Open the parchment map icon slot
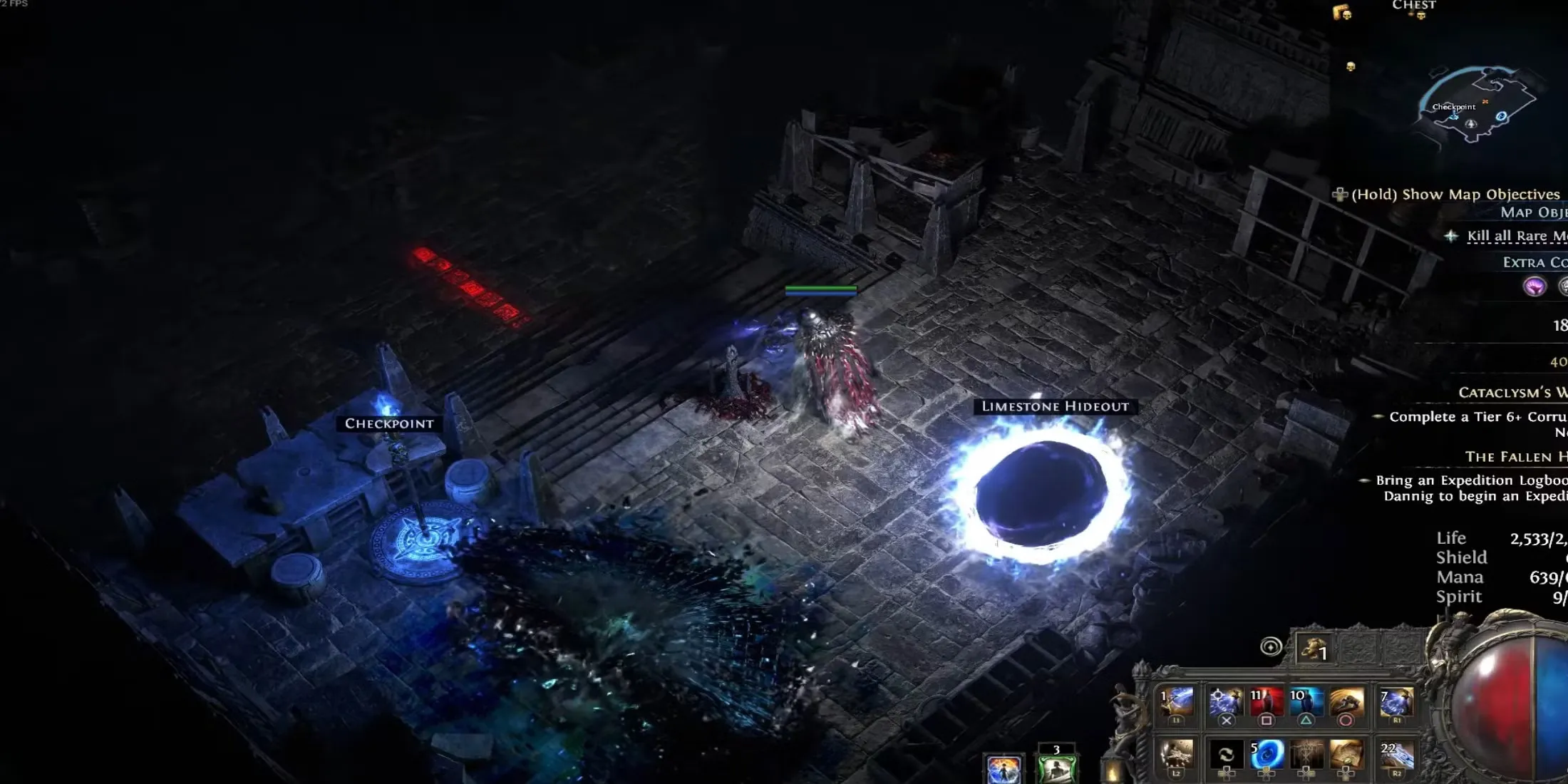Screen dimensions: 1568x784 (1346, 755)
